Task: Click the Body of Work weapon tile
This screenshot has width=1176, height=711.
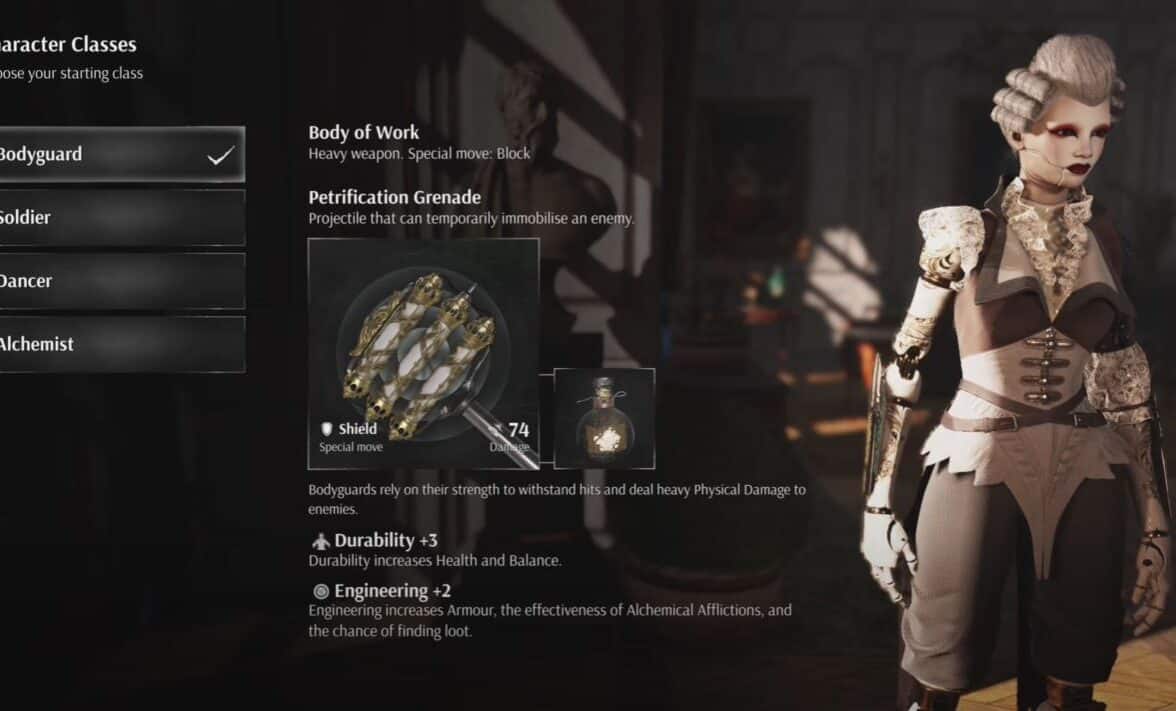Action: click(x=423, y=353)
